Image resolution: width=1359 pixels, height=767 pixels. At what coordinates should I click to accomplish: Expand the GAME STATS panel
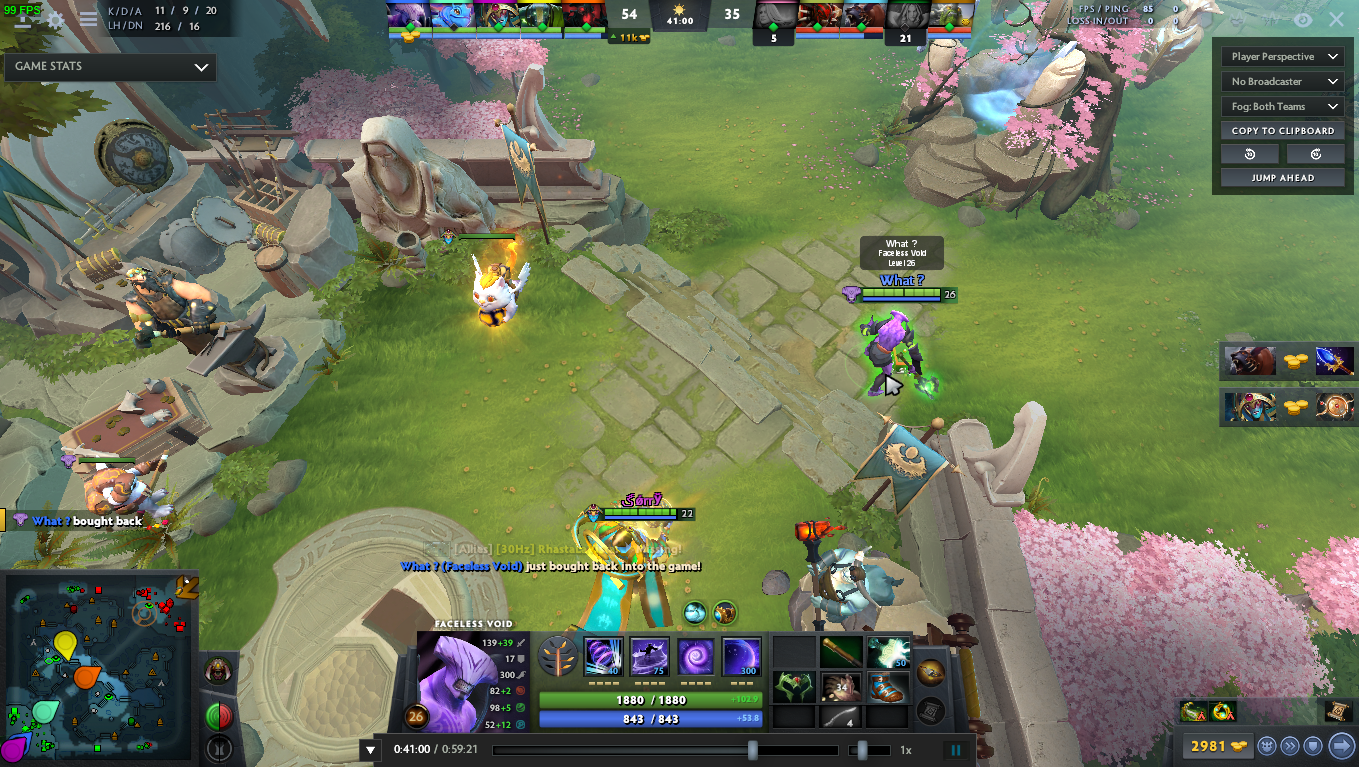pos(110,67)
